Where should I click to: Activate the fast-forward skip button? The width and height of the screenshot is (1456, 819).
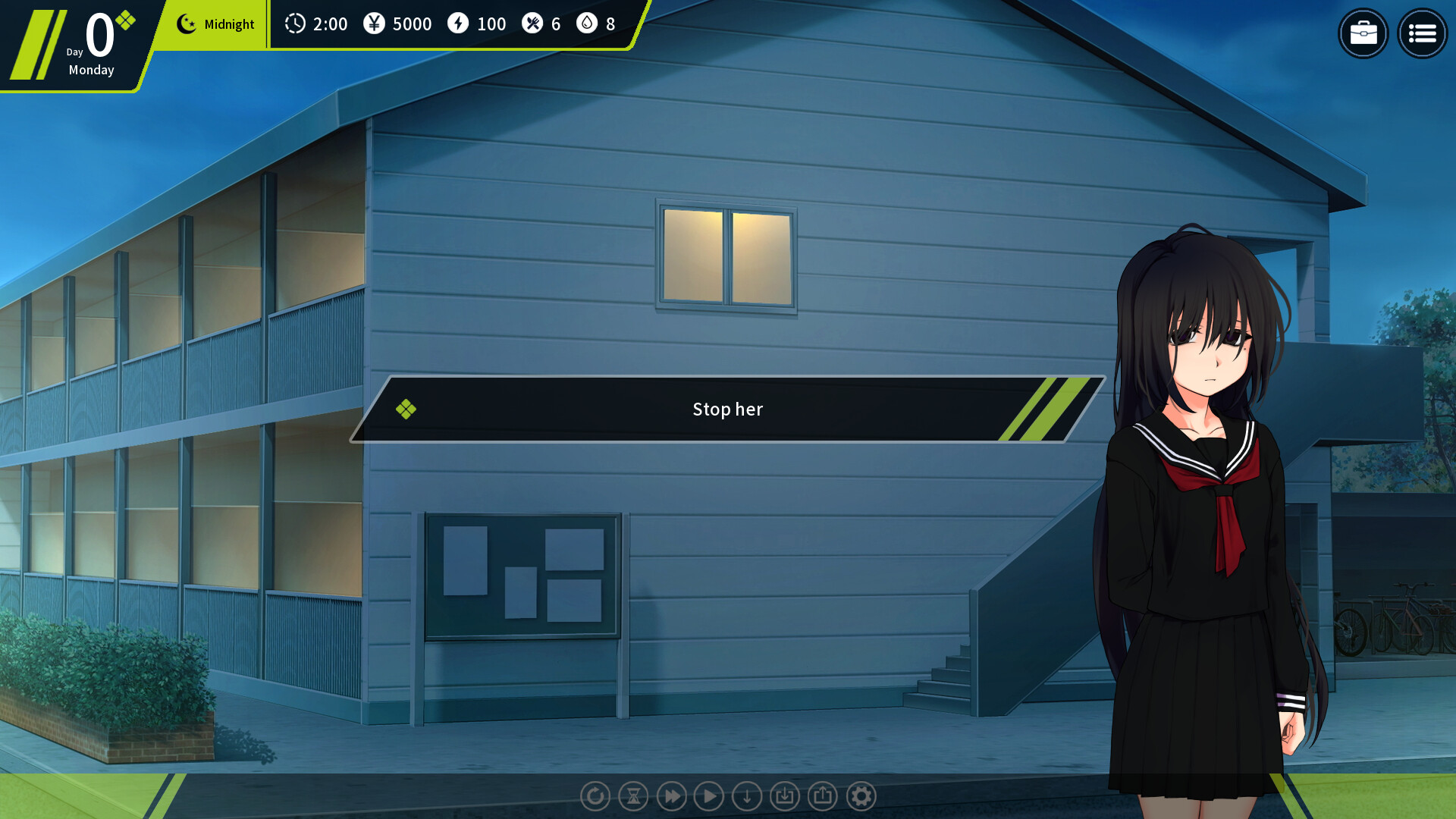point(671,796)
